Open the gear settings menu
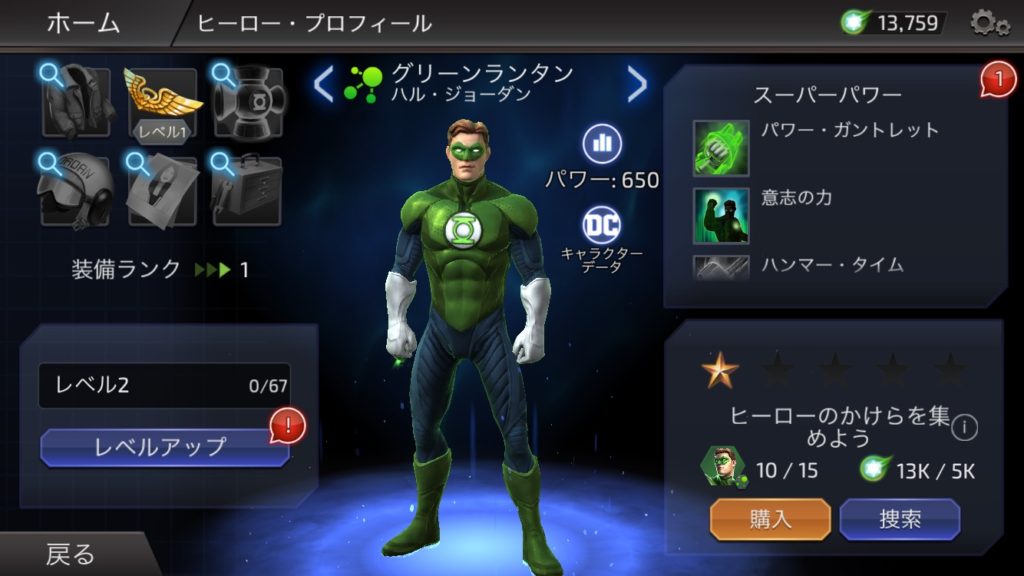This screenshot has width=1024, height=576. point(988,23)
